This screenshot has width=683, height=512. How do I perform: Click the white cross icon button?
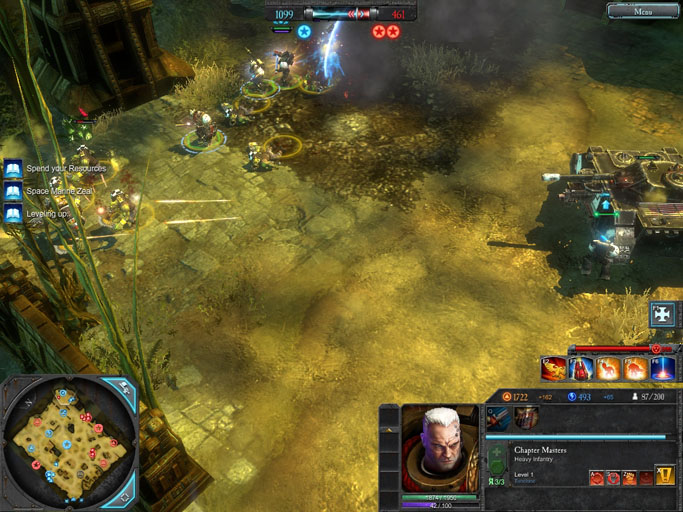662,314
